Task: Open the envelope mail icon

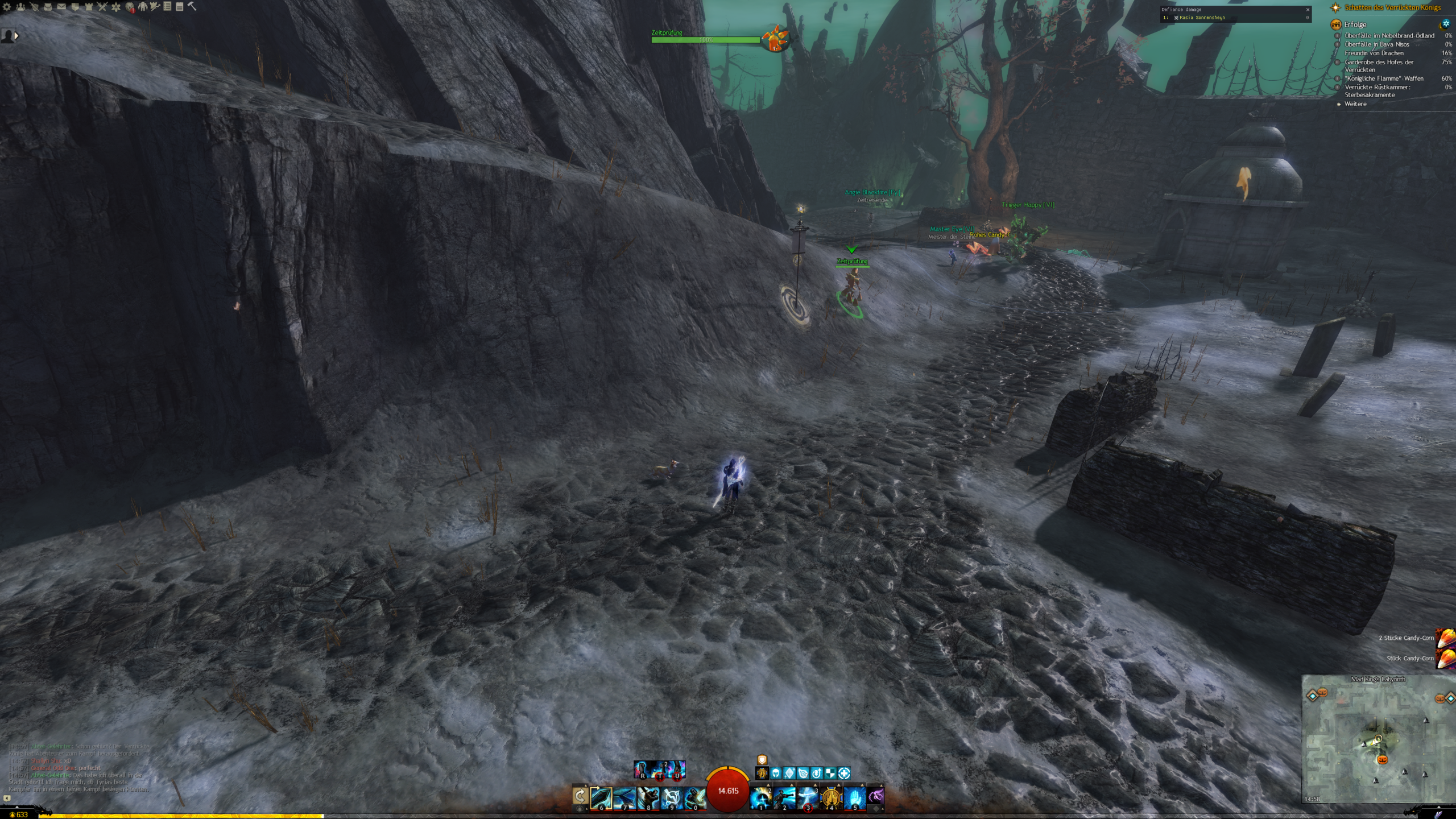Action: click(x=61, y=7)
